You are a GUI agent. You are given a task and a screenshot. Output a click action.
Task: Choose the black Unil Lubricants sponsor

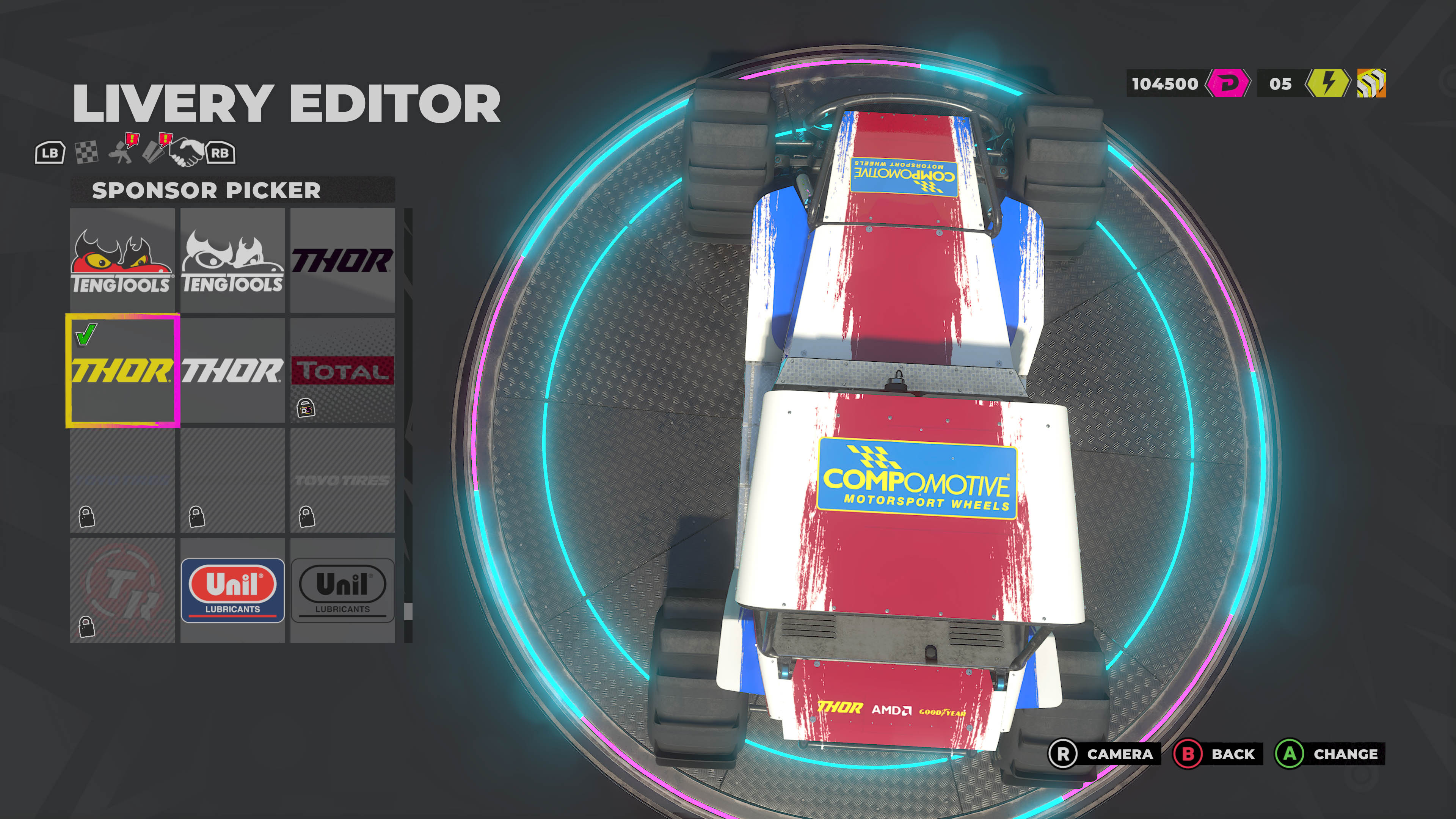pos(342,590)
